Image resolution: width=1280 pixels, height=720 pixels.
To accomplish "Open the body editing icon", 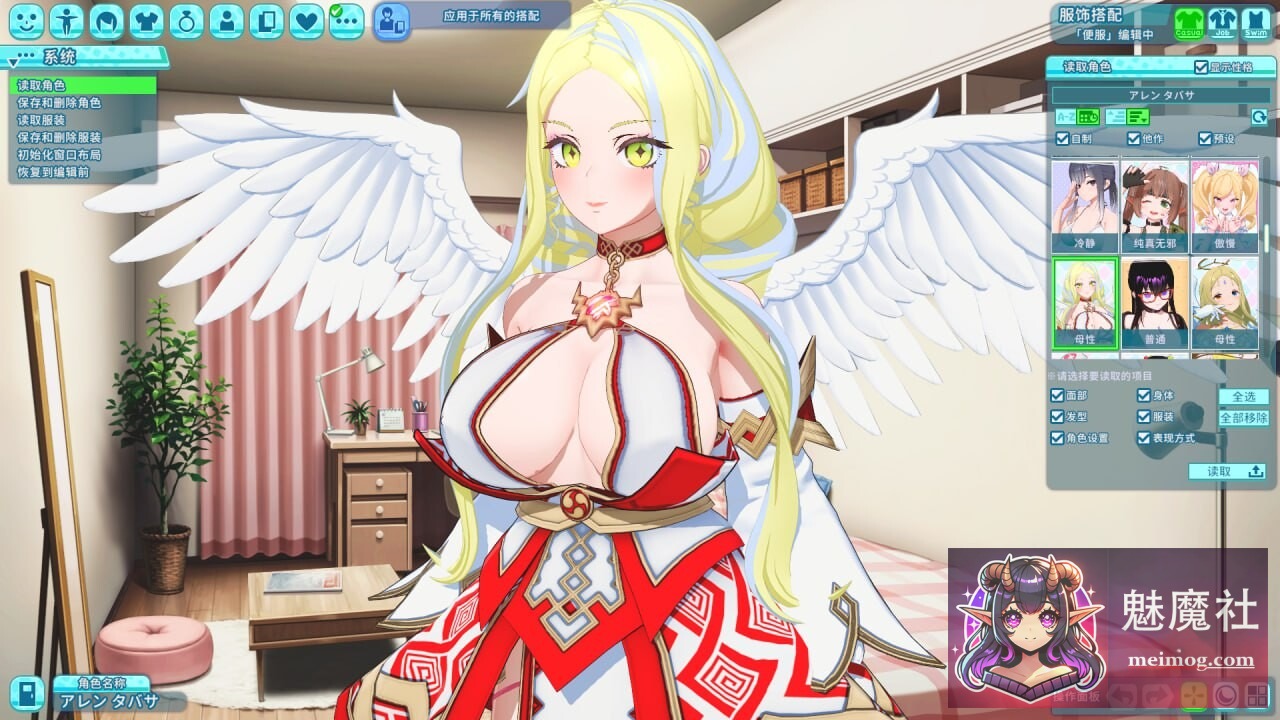I will pyautogui.click(x=66, y=16).
